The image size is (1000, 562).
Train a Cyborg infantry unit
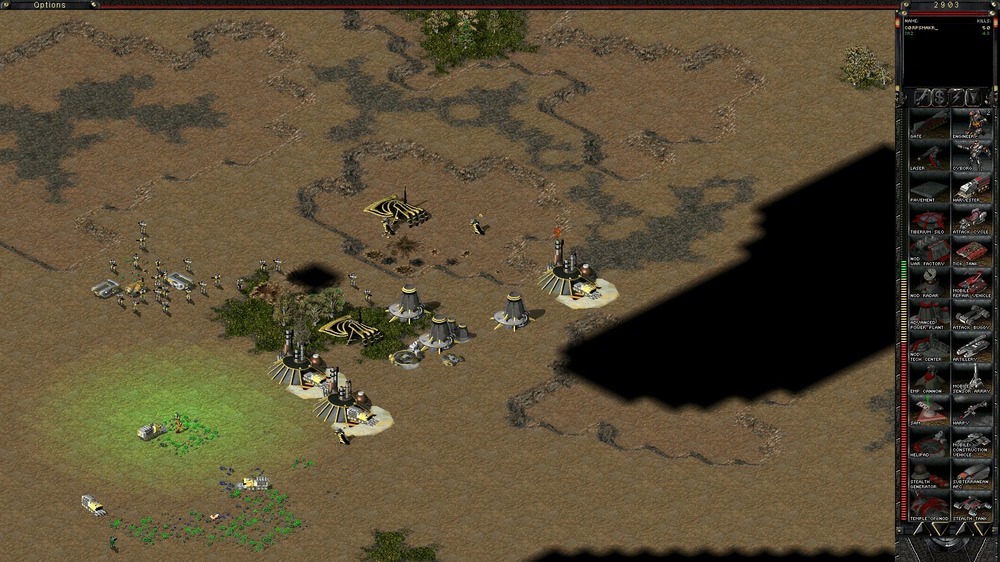[x=972, y=158]
